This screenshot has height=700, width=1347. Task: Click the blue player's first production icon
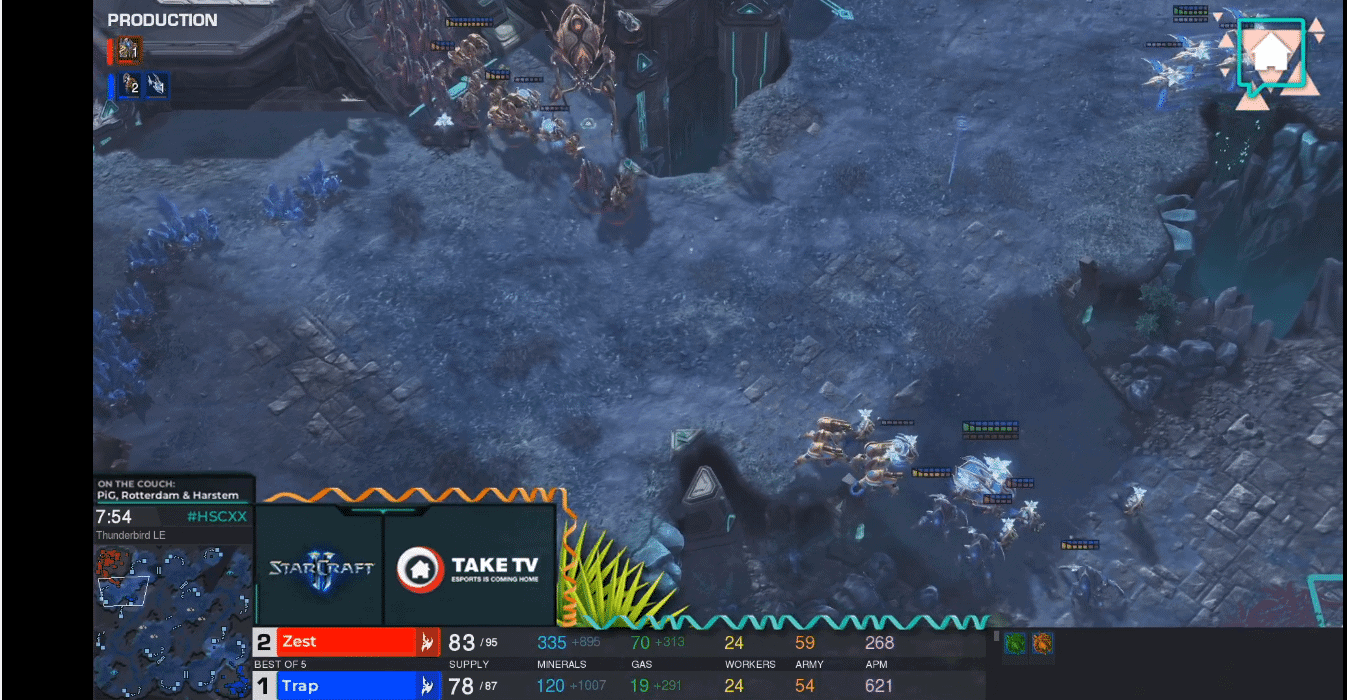pyautogui.click(x=130, y=86)
